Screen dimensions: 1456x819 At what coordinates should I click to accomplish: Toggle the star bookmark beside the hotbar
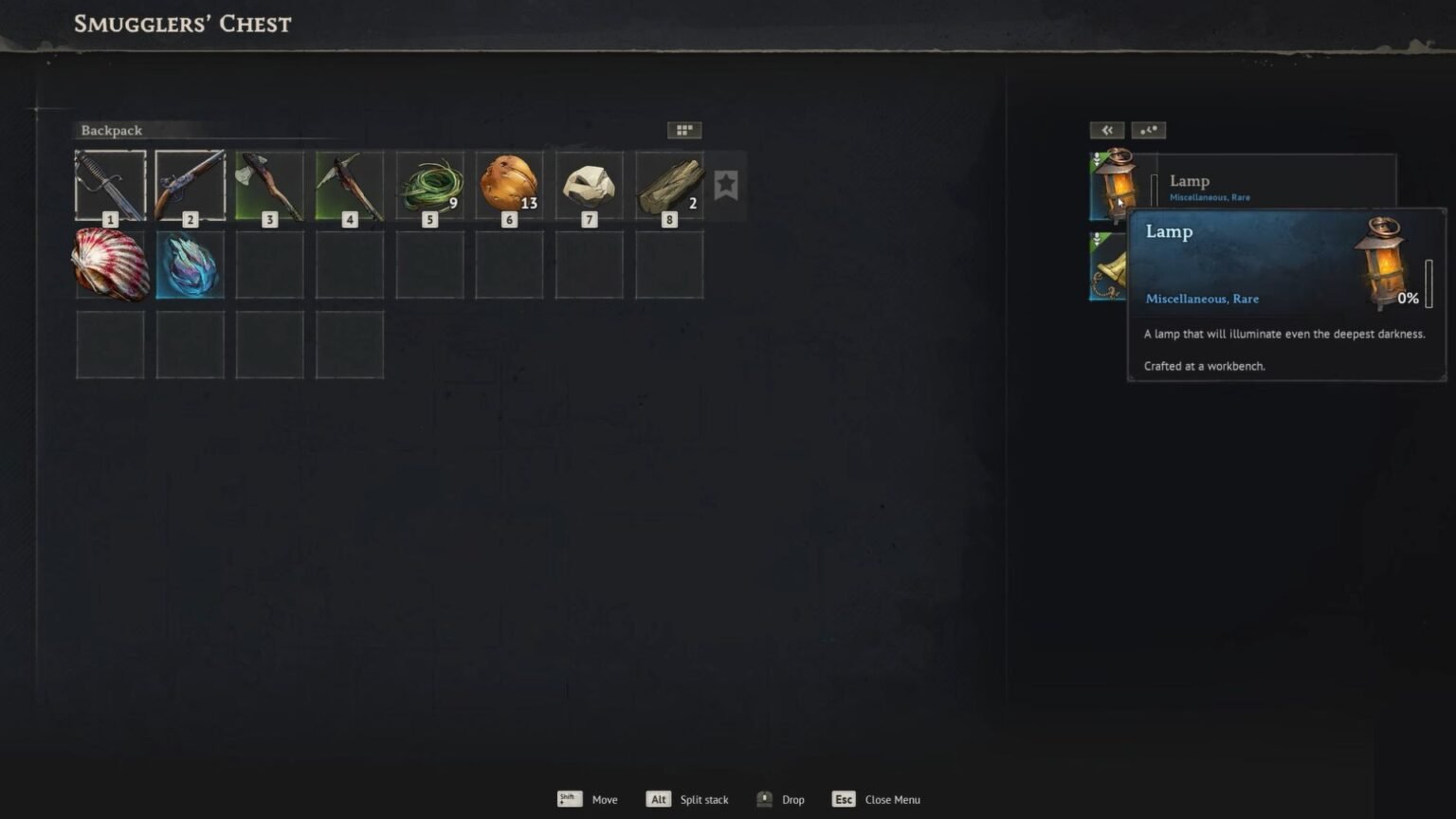coord(726,185)
